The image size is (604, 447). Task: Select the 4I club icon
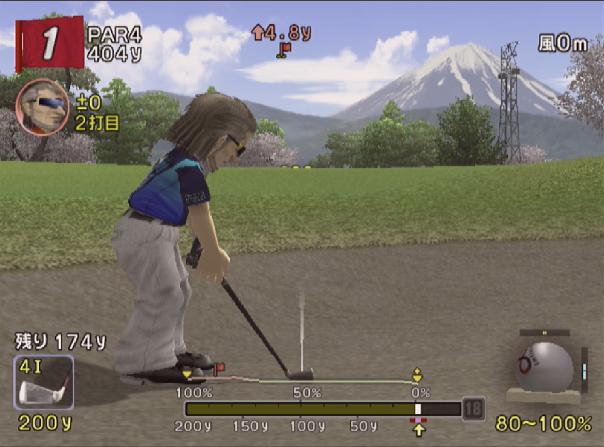(44, 383)
